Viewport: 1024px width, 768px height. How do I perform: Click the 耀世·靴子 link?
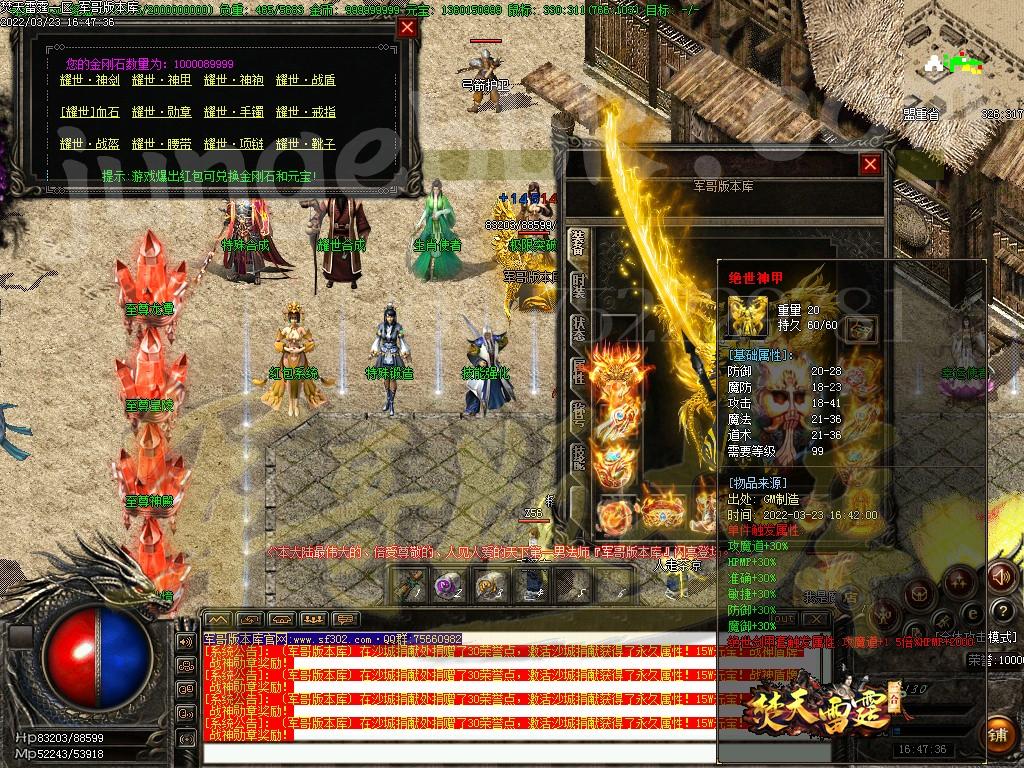(x=305, y=144)
